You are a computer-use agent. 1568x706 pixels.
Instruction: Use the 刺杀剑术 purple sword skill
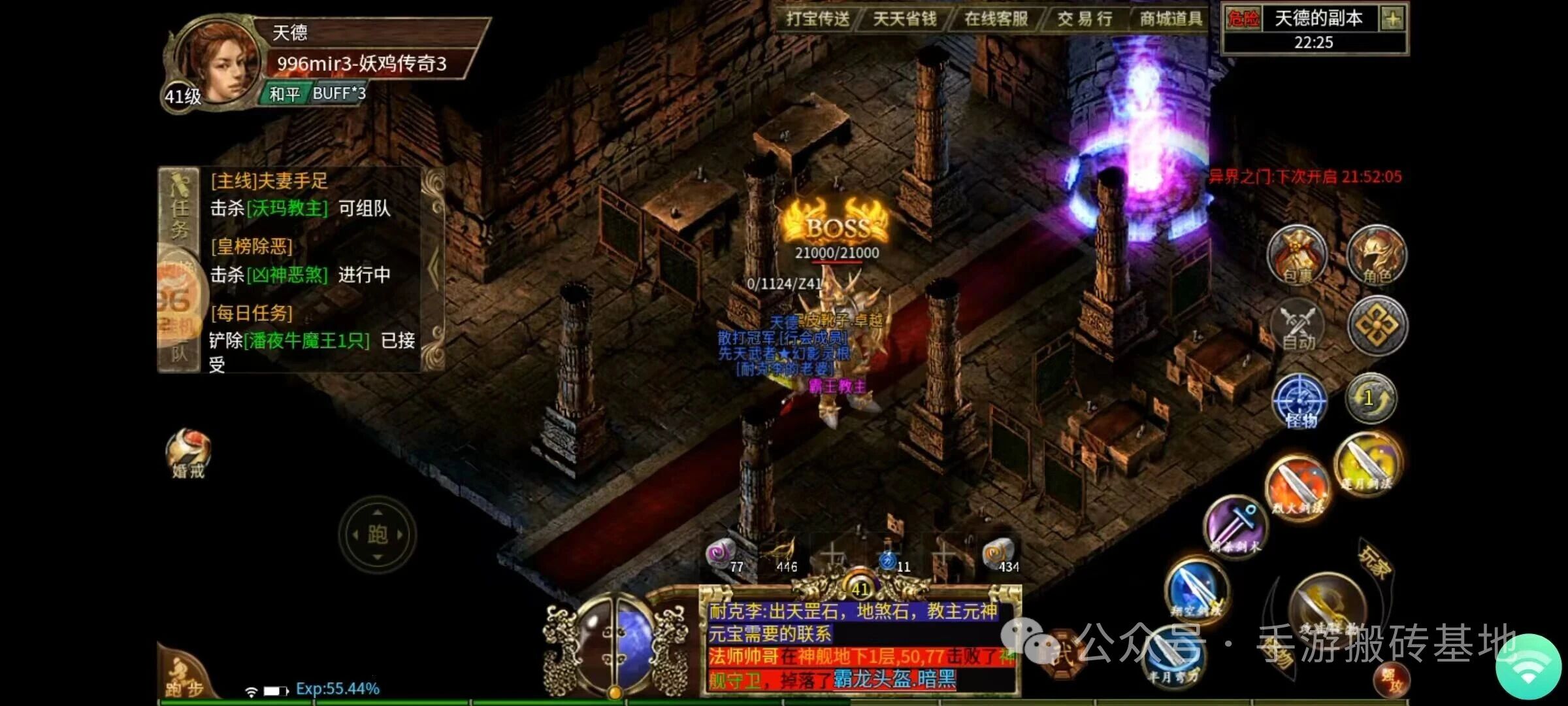[x=1233, y=526]
